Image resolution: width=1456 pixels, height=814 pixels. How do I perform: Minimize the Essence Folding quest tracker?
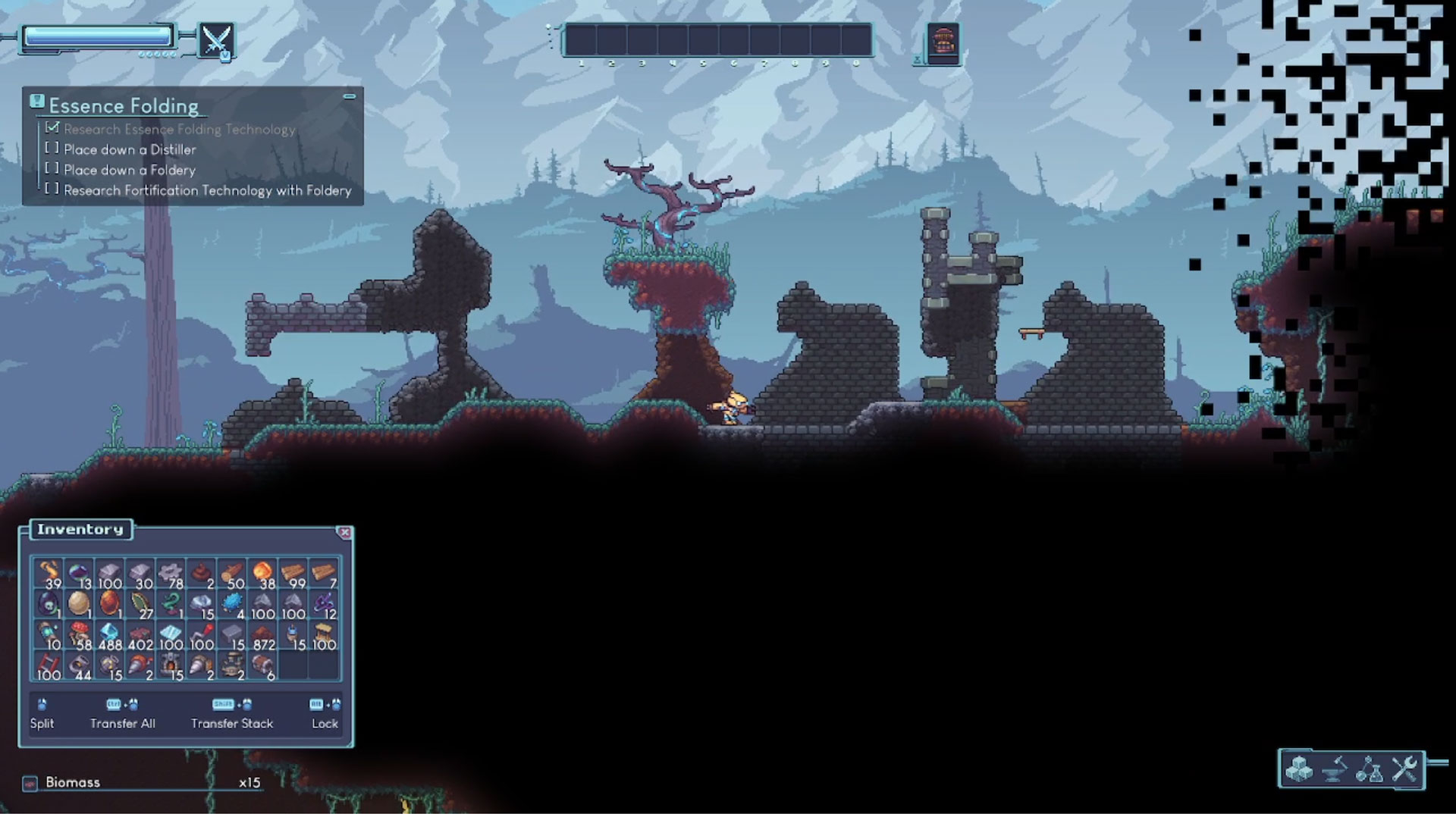350,97
